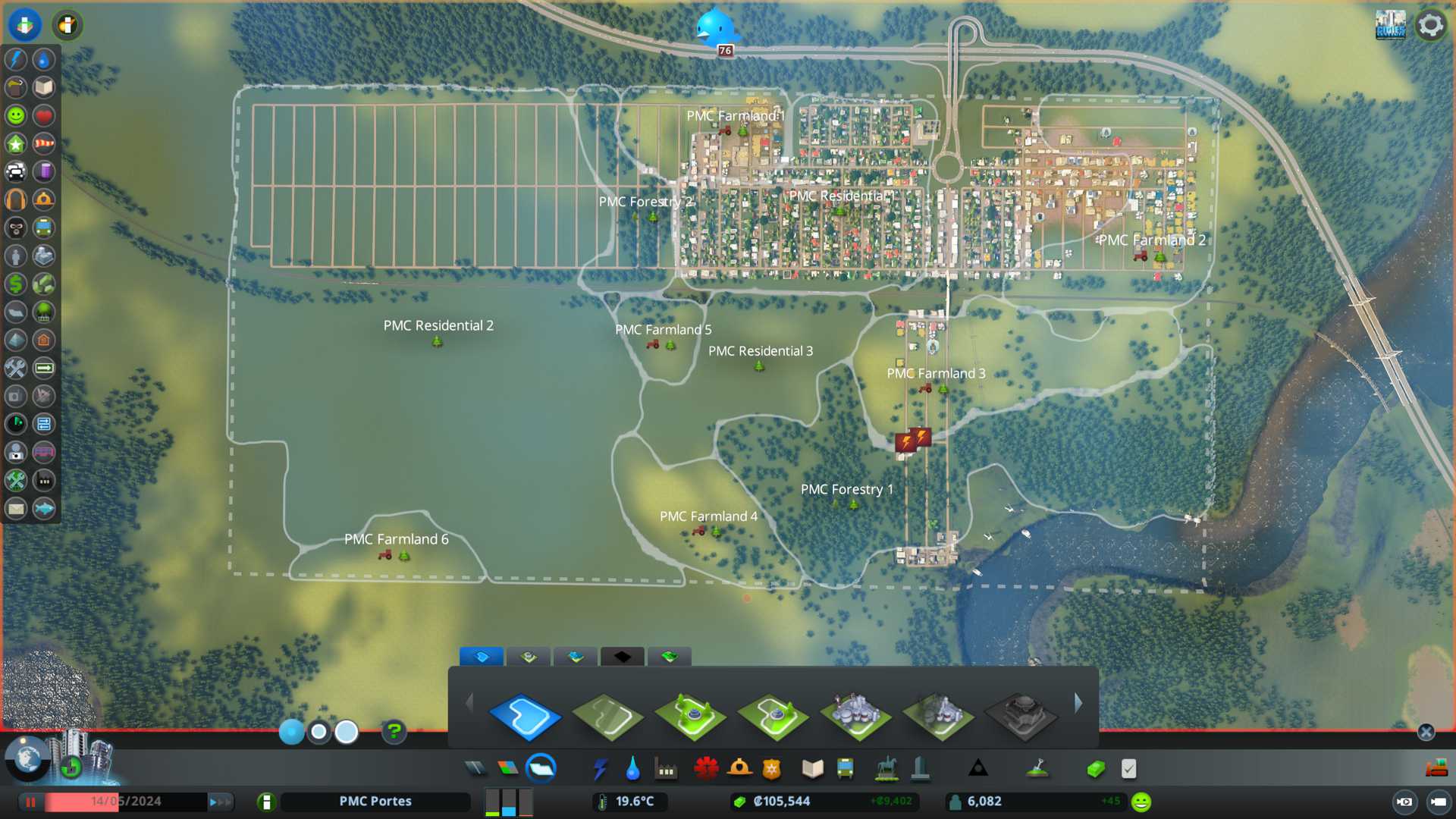
Task: Open the district tool help question mark
Action: click(x=394, y=732)
